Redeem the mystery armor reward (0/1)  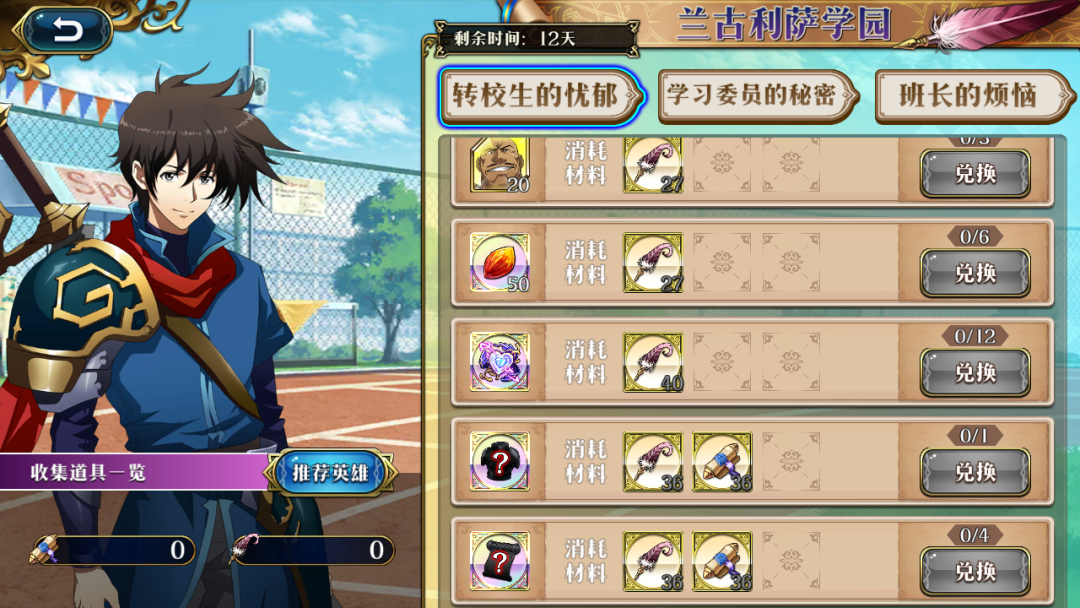[x=975, y=471]
